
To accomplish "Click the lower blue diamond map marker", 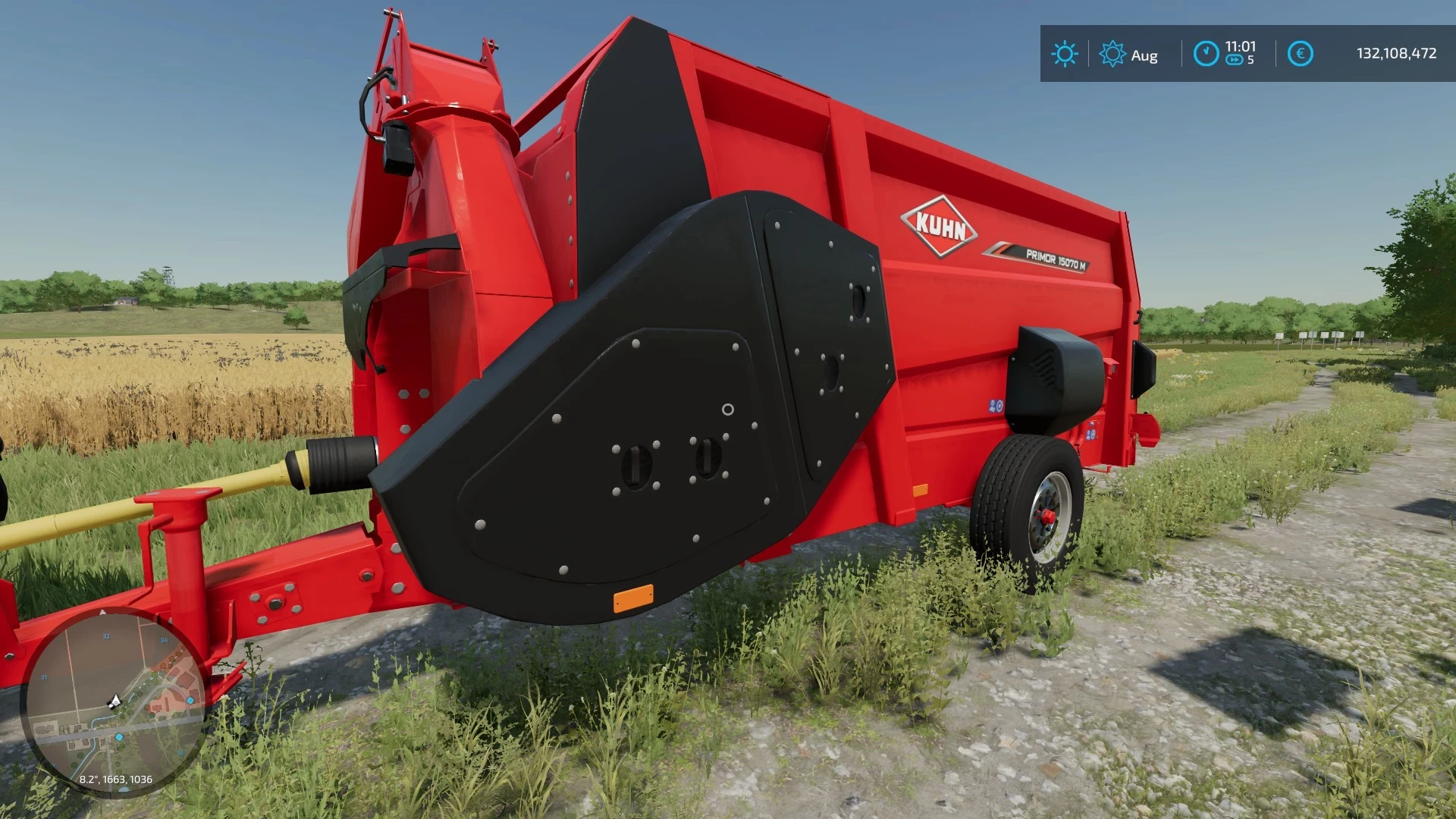I will tap(119, 736).
